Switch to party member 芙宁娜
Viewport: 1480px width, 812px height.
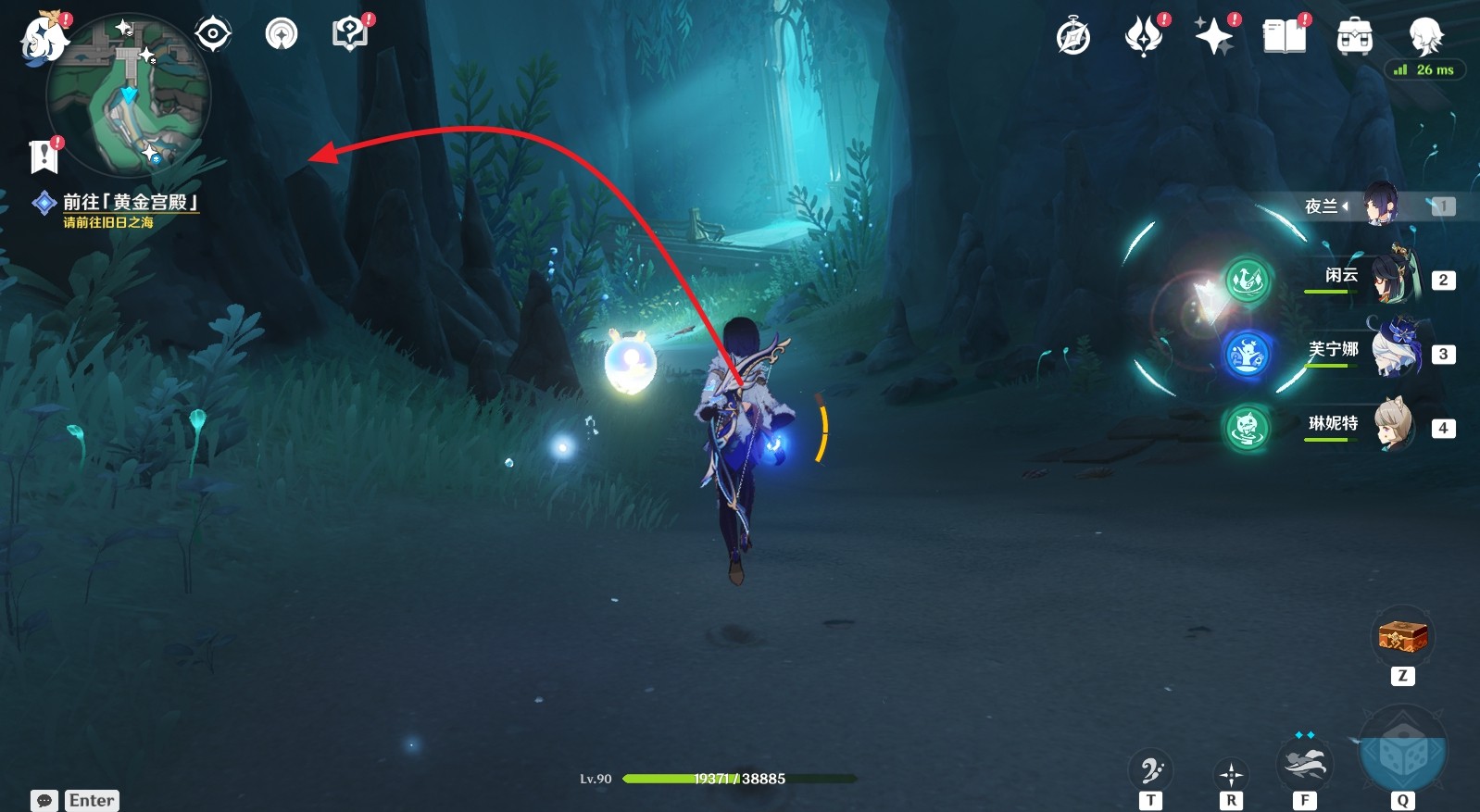tap(1393, 350)
